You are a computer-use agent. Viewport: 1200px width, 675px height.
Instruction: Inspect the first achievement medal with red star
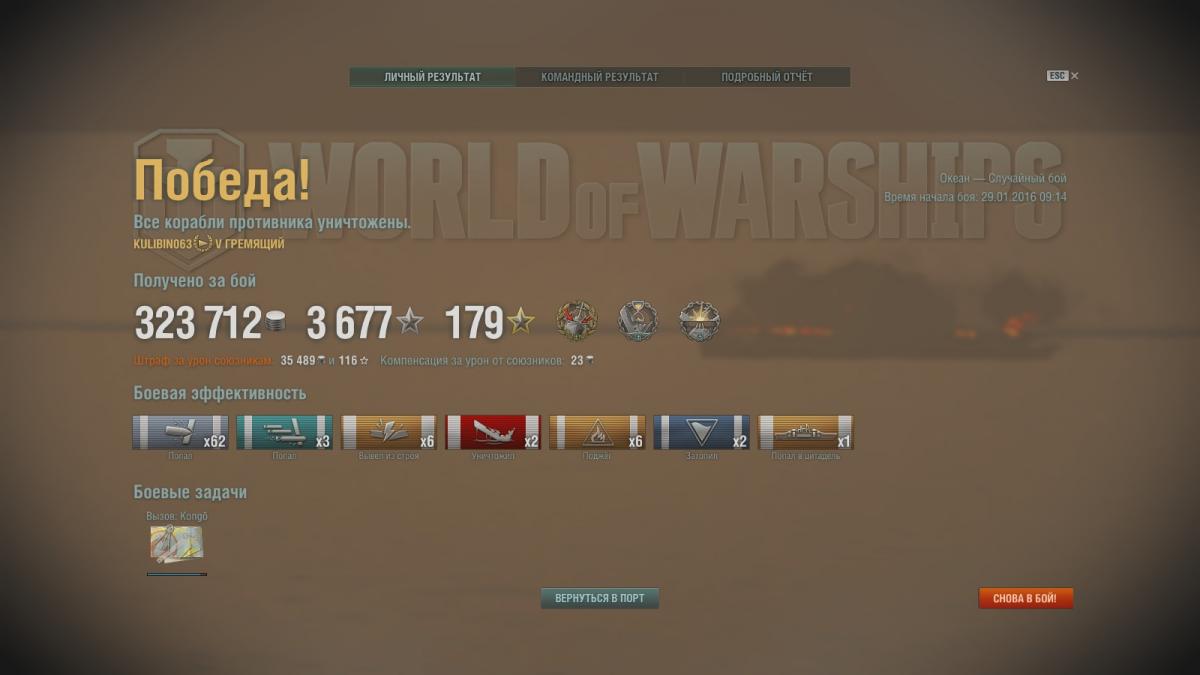coord(576,321)
